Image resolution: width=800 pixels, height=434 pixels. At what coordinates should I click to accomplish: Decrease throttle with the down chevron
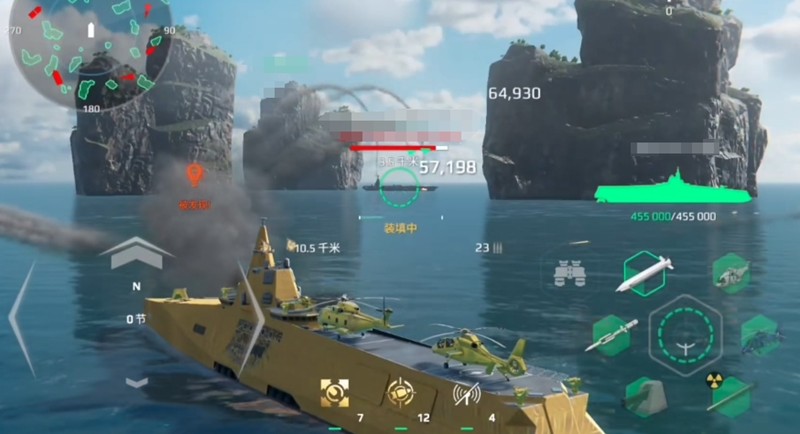pyautogui.click(x=137, y=381)
